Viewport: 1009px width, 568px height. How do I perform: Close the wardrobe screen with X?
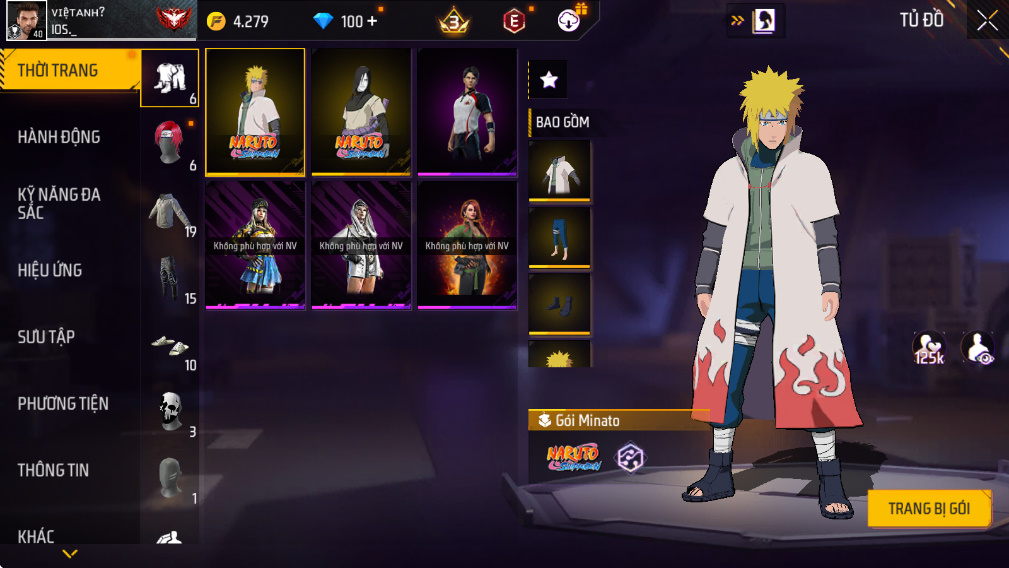pos(987,21)
